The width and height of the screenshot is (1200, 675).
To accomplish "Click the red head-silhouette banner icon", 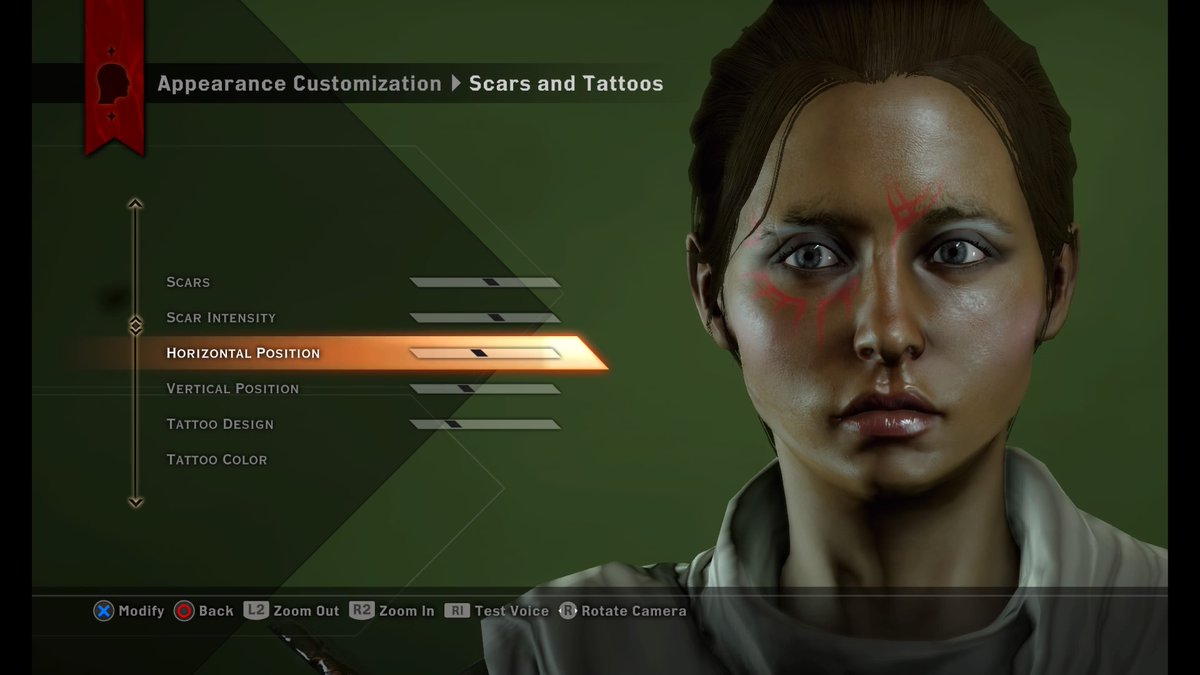I will (x=113, y=86).
